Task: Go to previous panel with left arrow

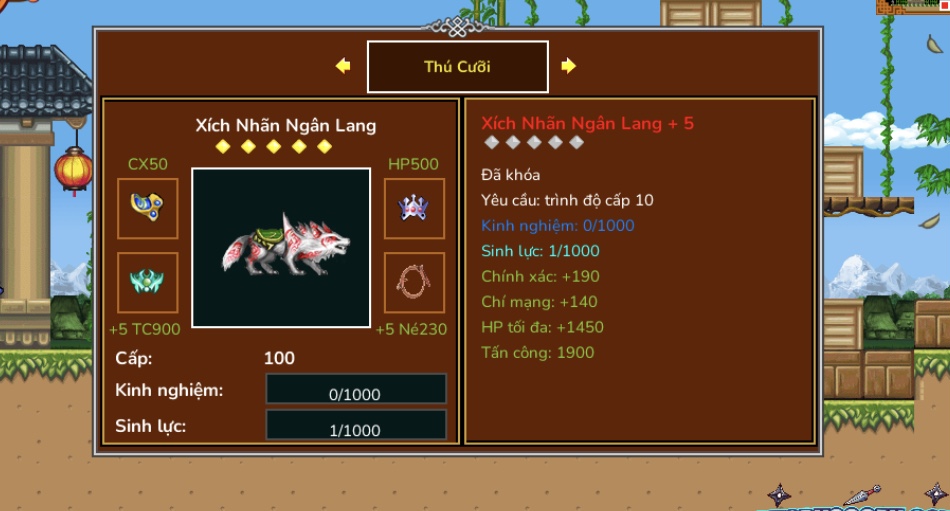Action: 343,66
